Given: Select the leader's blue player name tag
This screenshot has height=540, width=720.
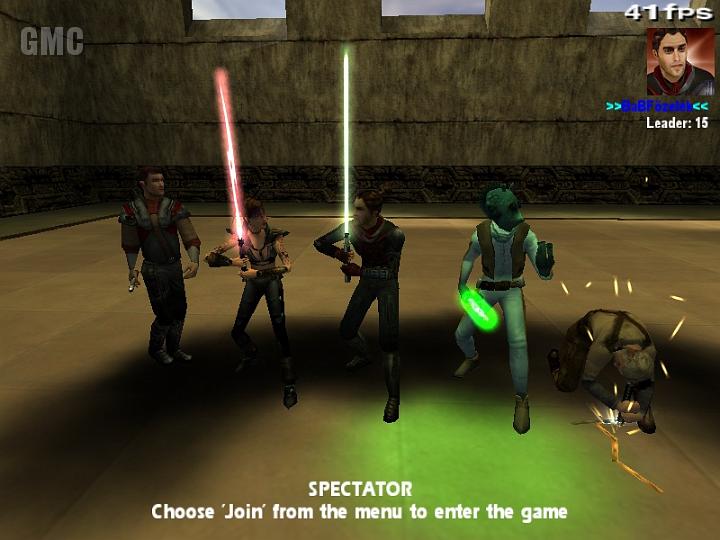Looking at the screenshot, I should pos(657,105).
